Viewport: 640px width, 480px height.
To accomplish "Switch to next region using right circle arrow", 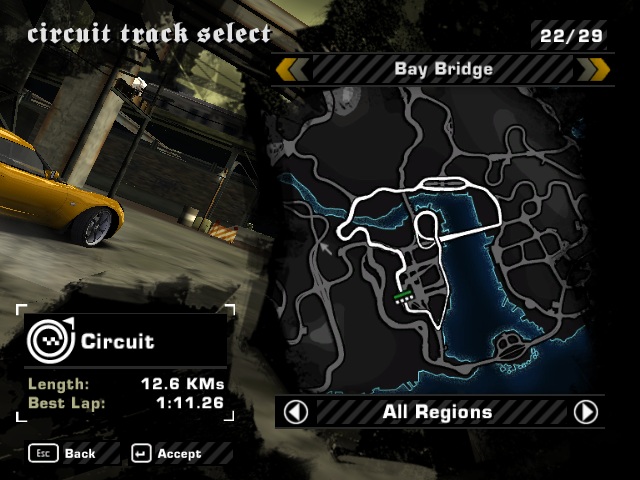I will (585, 412).
